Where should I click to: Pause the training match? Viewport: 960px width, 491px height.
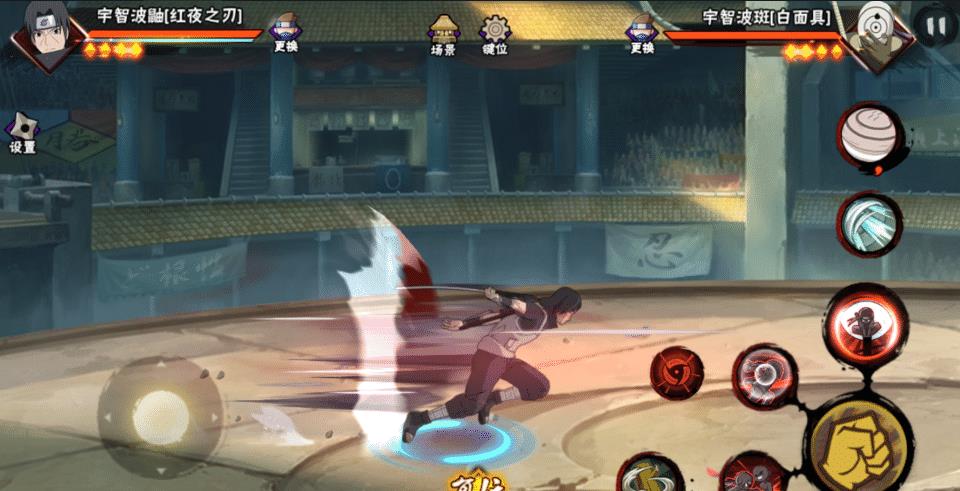coord(935,27)
